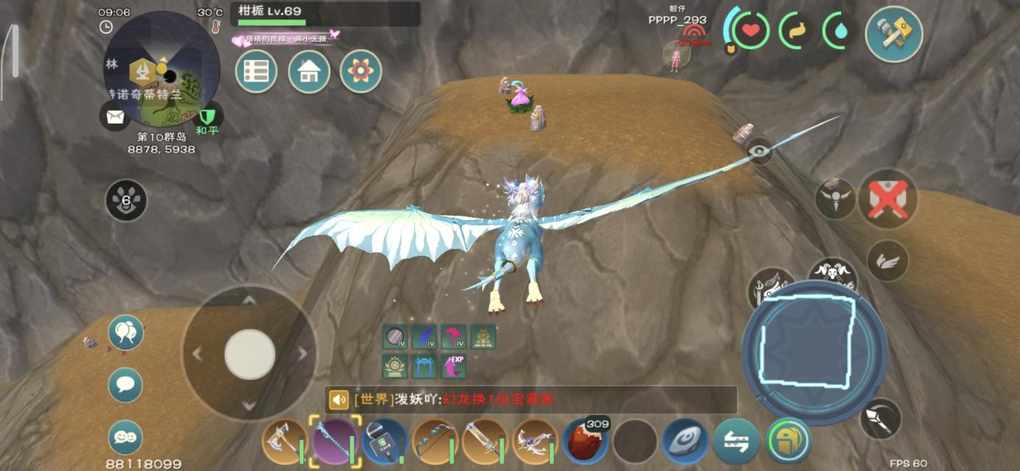The height and width of the screenshot is (471, 1020).
Task: Open the speech bubble chat button
Action: (125, 385)
